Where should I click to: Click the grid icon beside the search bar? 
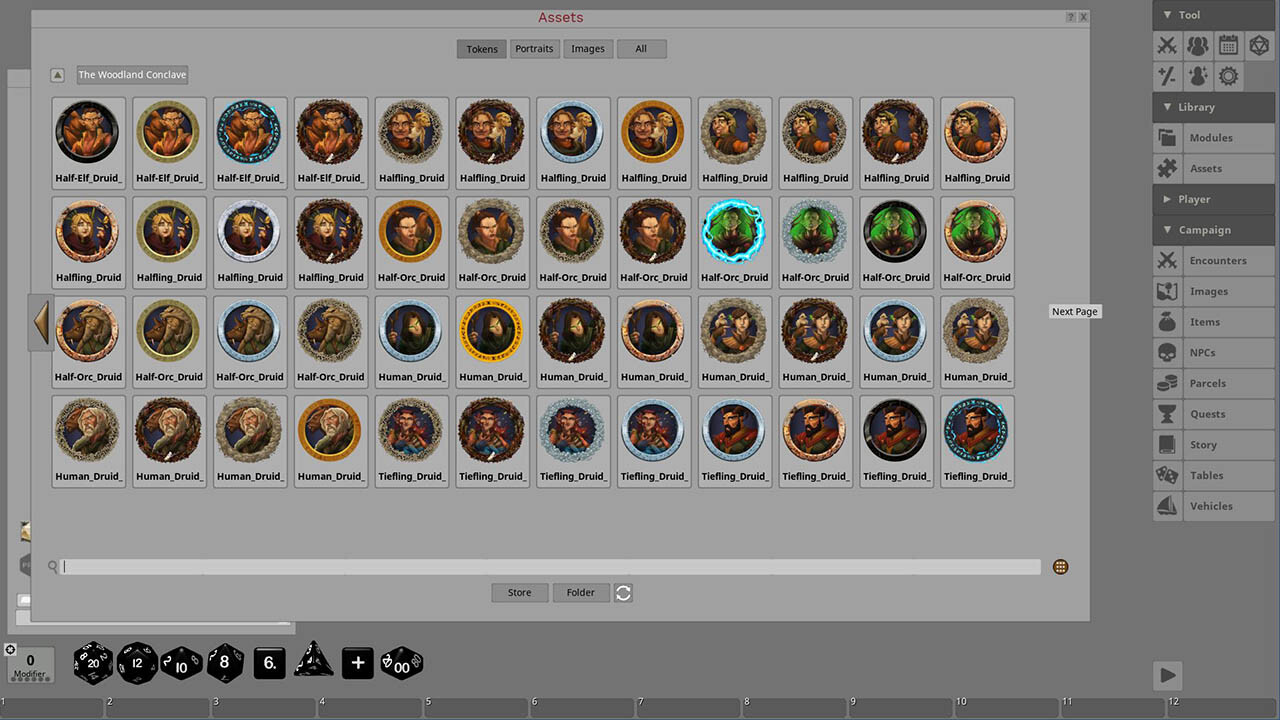point(1060,566)
